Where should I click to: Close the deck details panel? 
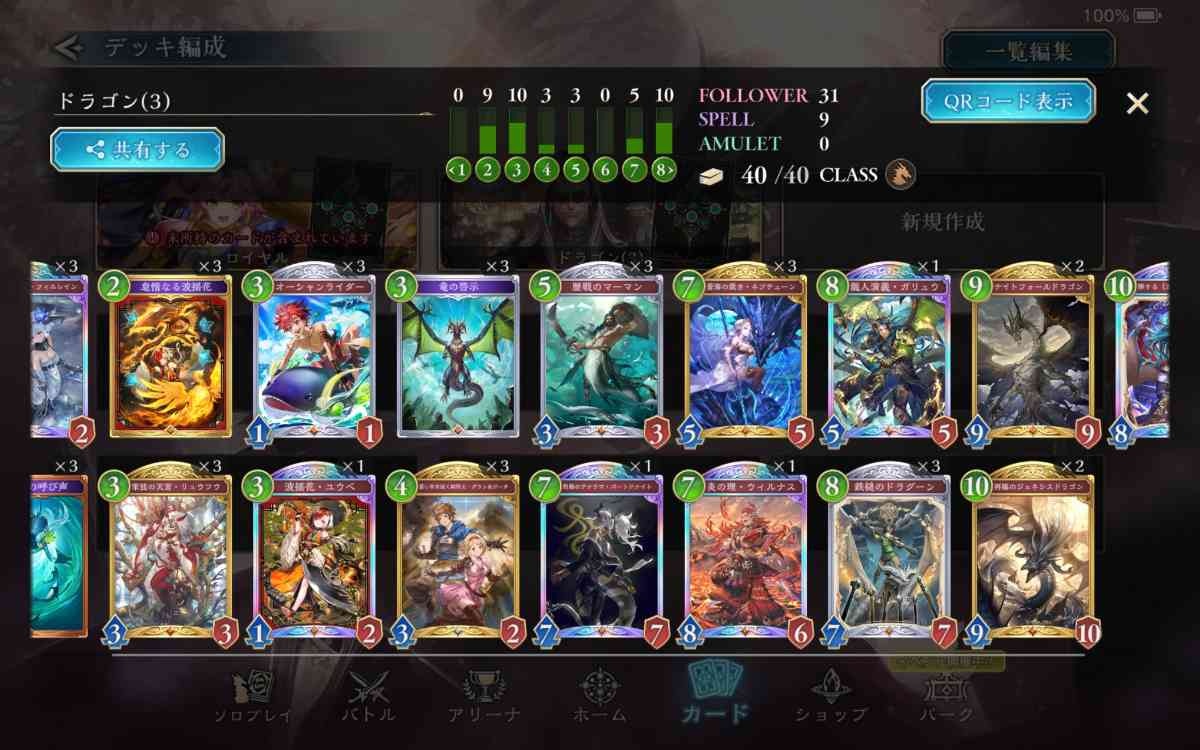tap(1137, 103)
